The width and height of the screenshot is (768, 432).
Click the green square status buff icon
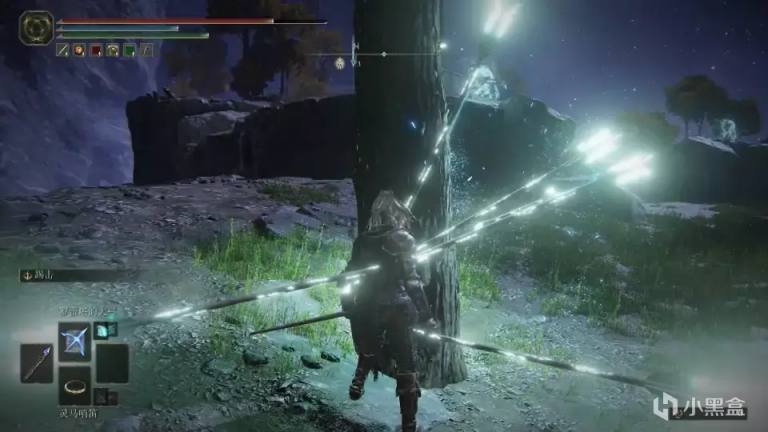(130, 49)
